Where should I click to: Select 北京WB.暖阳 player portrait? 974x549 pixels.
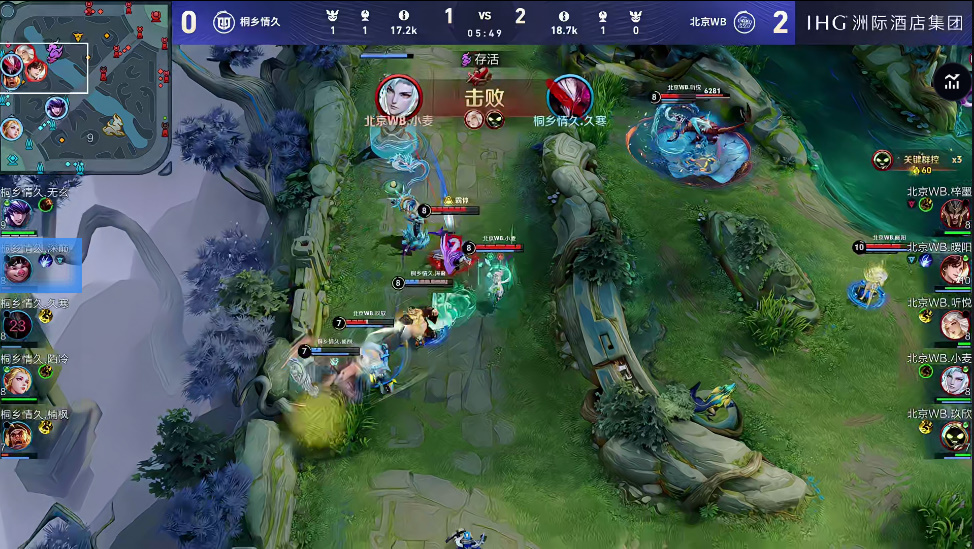tap(955, 268)
